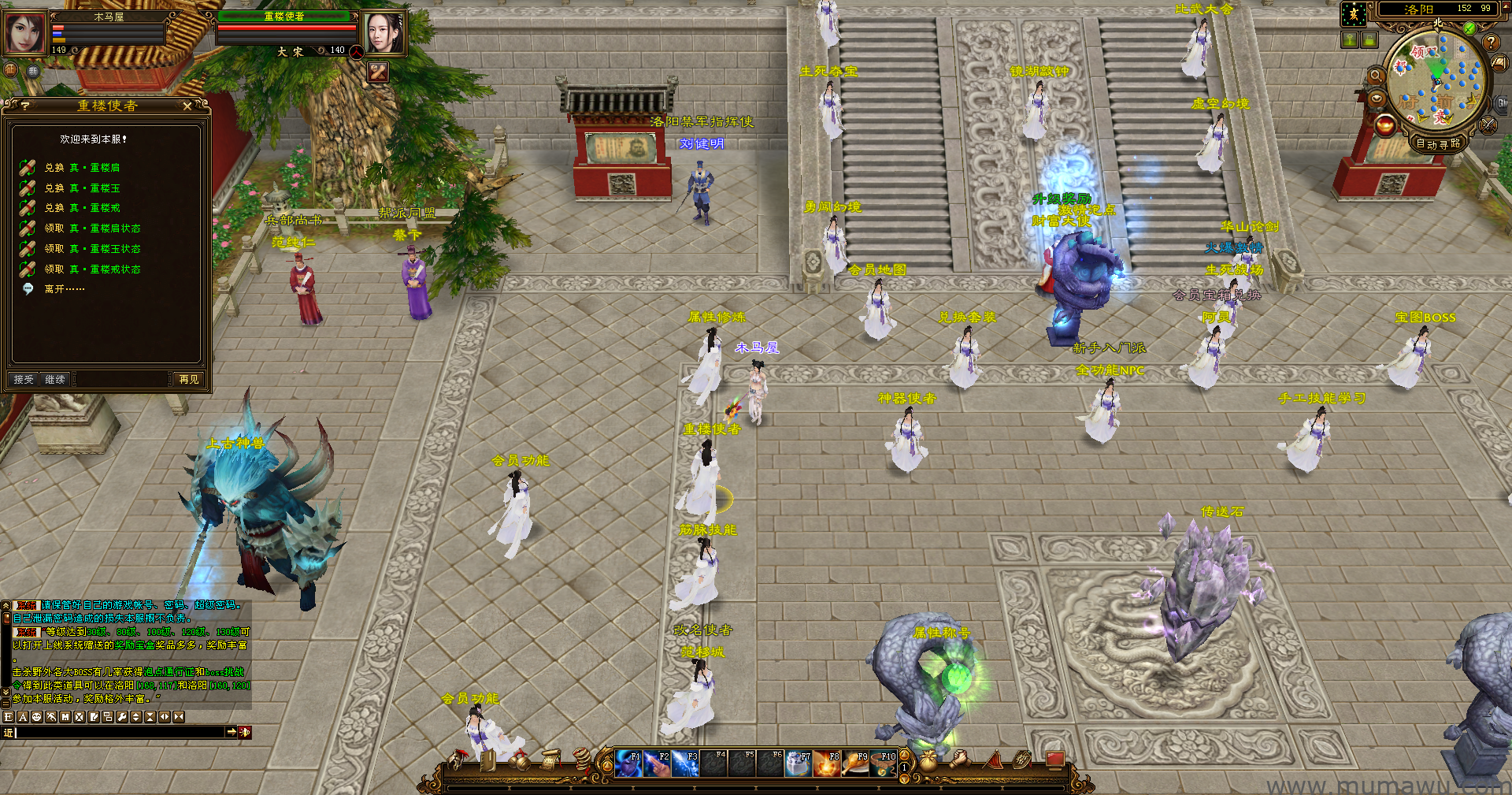This screenshot has width=1512, height=795.
Task: Choose 兑换 真·重楼肩 option
Action: (82, 168)
